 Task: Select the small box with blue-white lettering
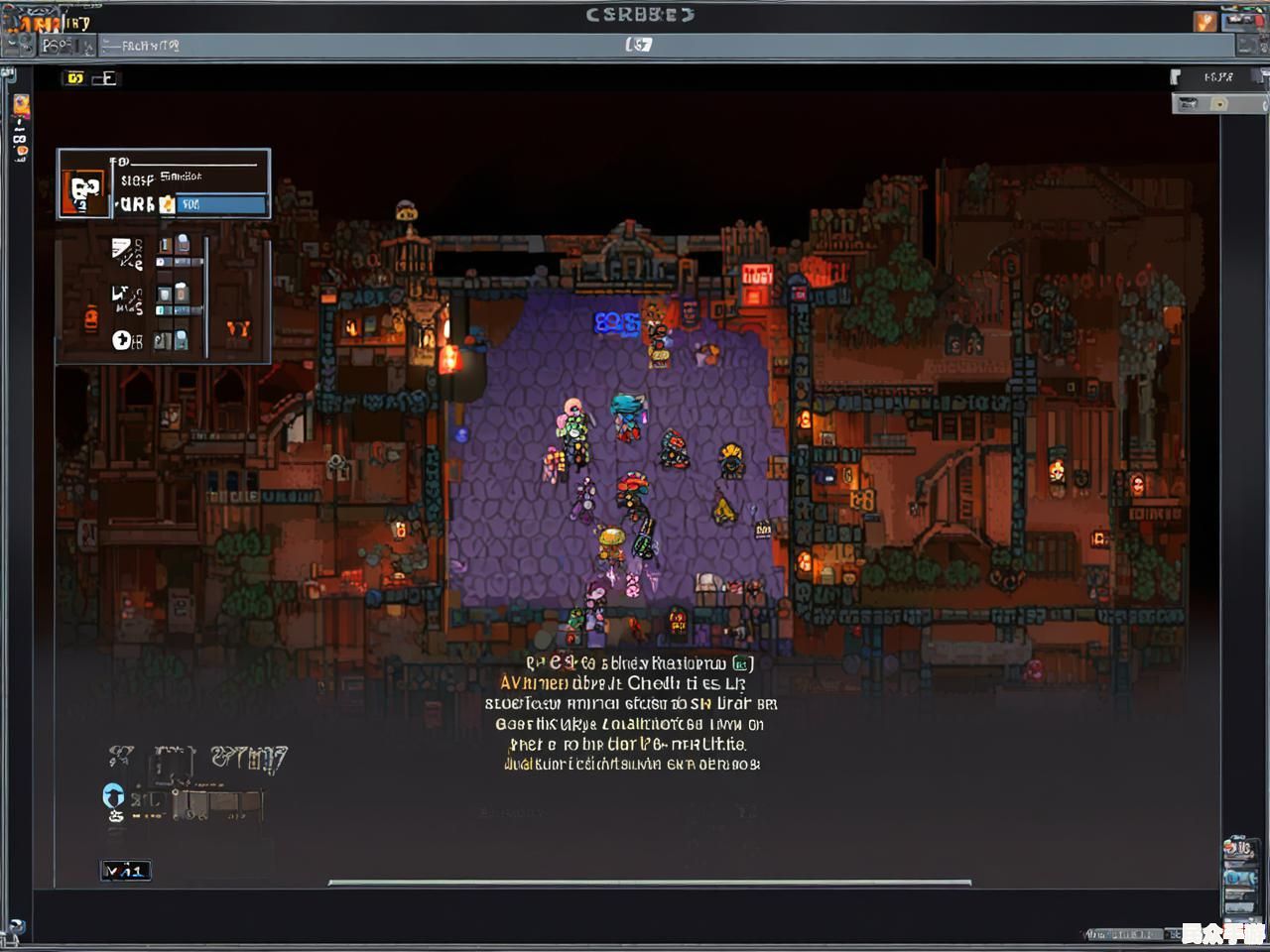[125, 871]
